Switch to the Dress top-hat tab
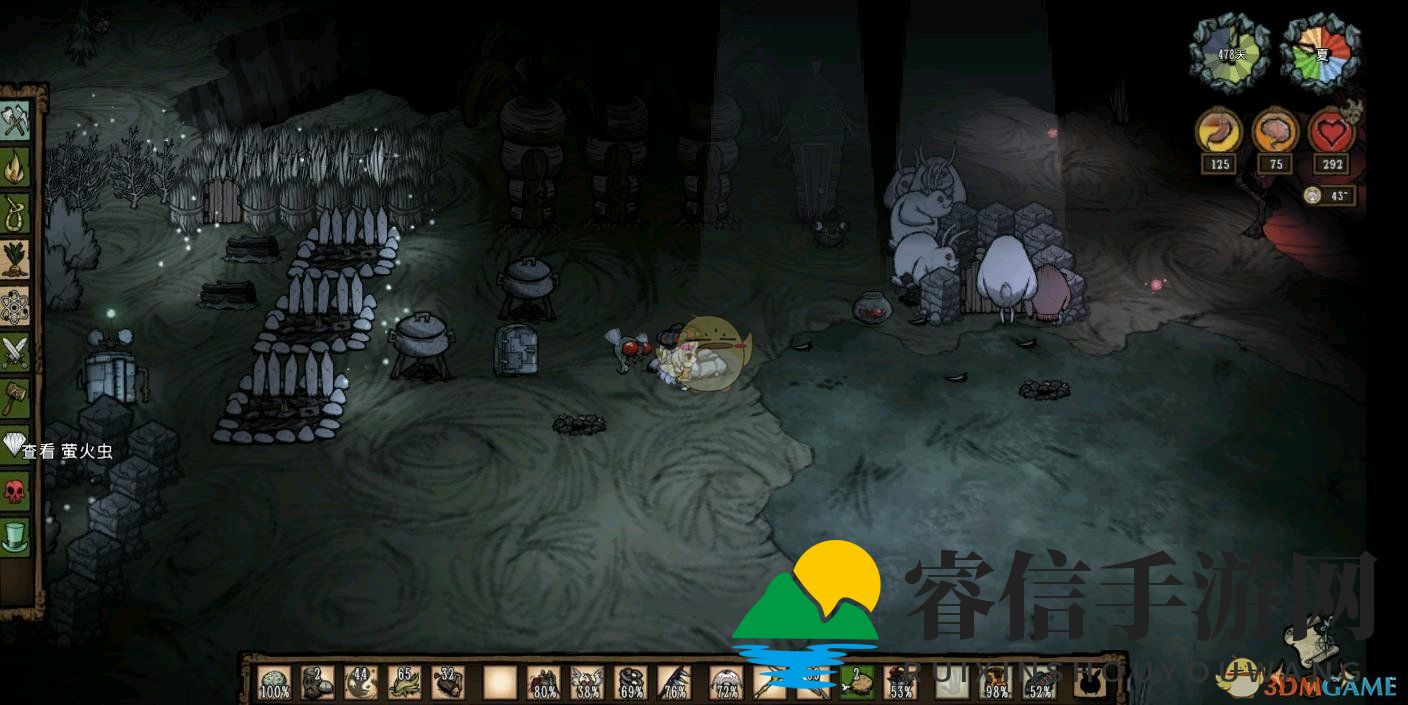The width and height of the screenshot is (1408, 705). [16, 536]
